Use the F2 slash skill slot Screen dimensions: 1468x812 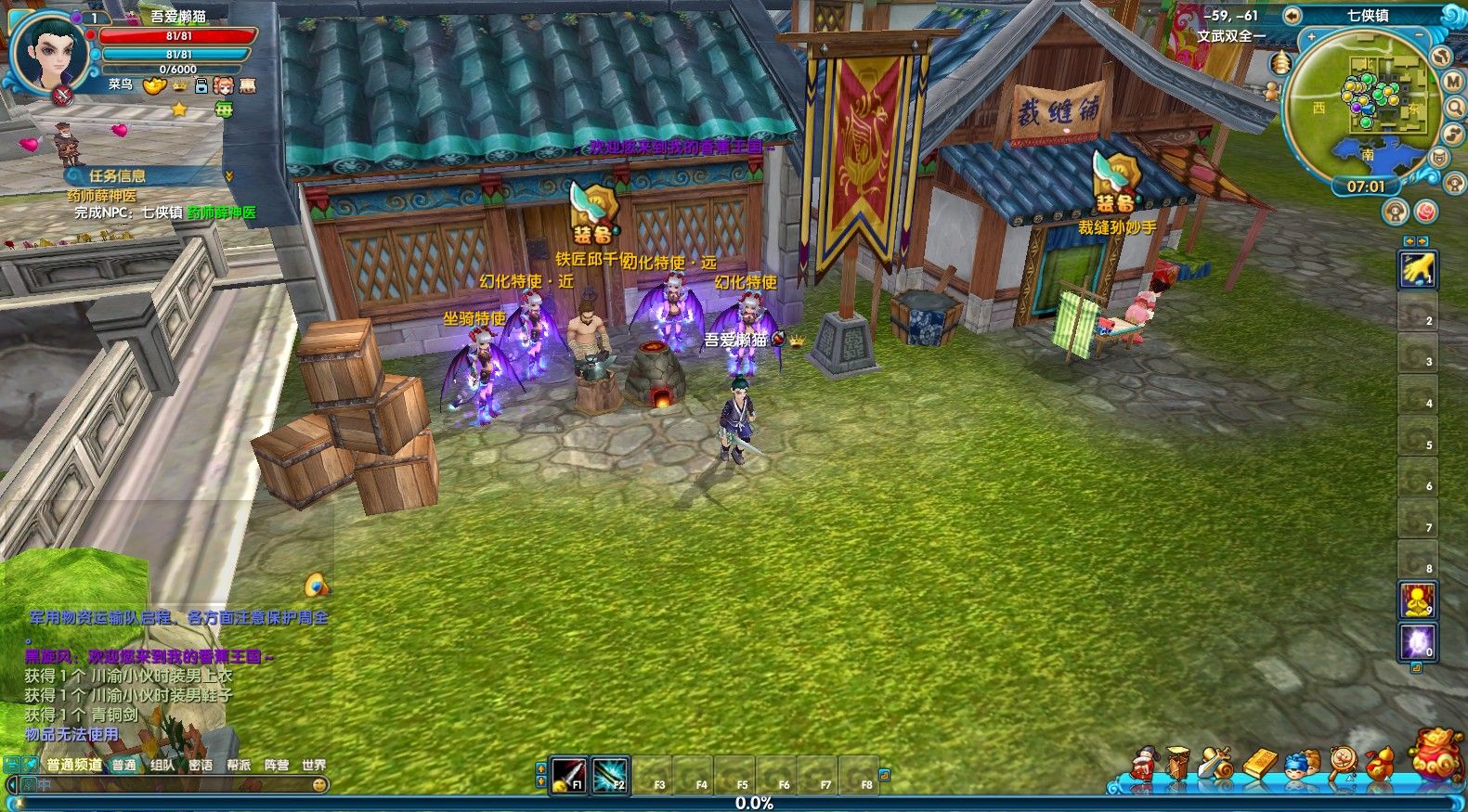pyautogui.click(x=609, y=774)
